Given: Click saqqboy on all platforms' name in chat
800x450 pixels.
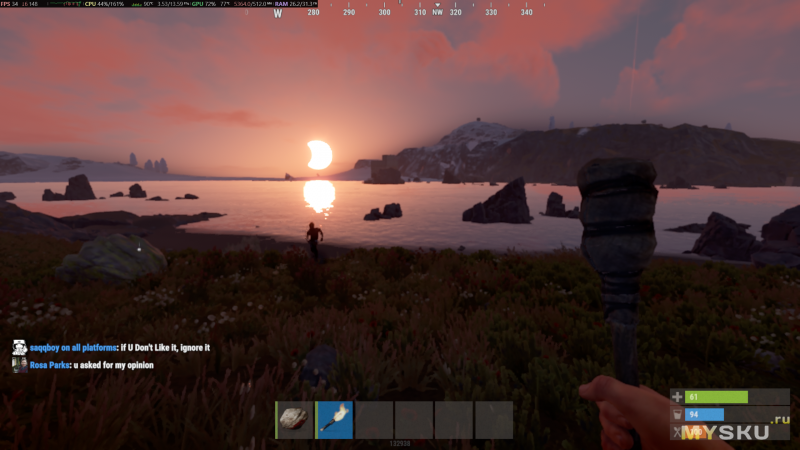Looking at the screenshot, I should 73,348.
